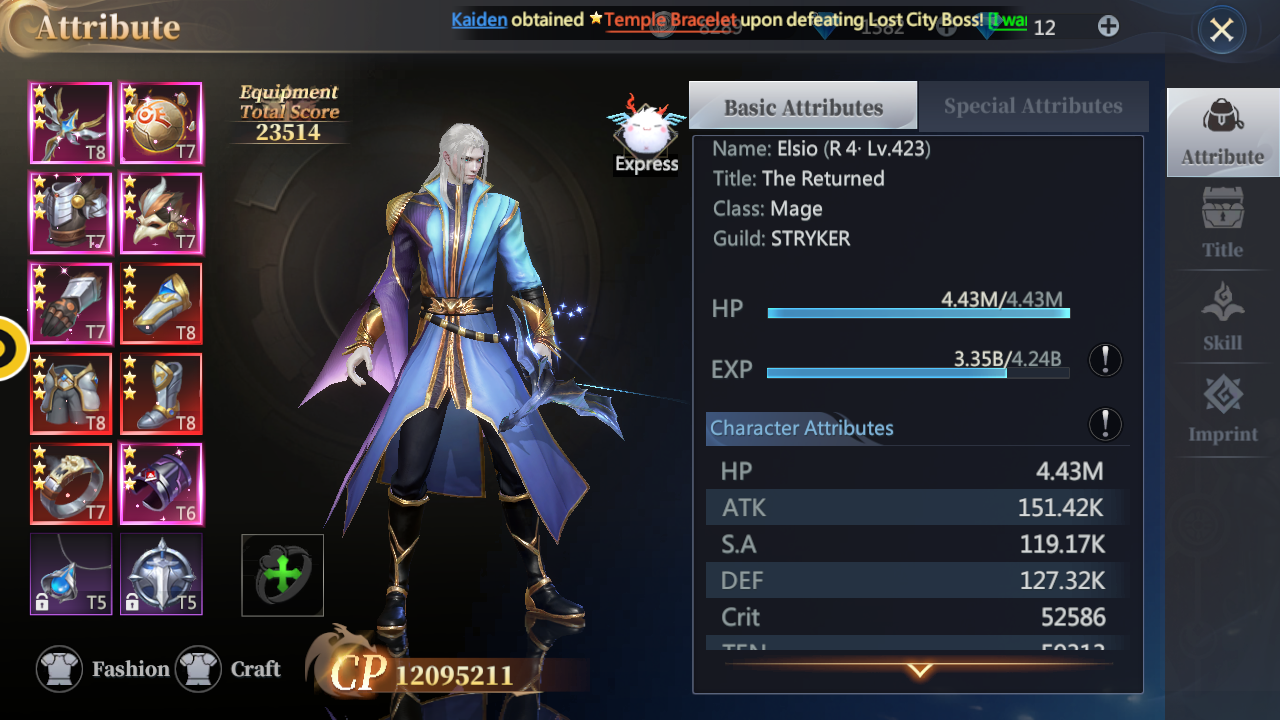1280x720 pixels.
Task: Close the Attribute window
Action: coord(1221,30)
